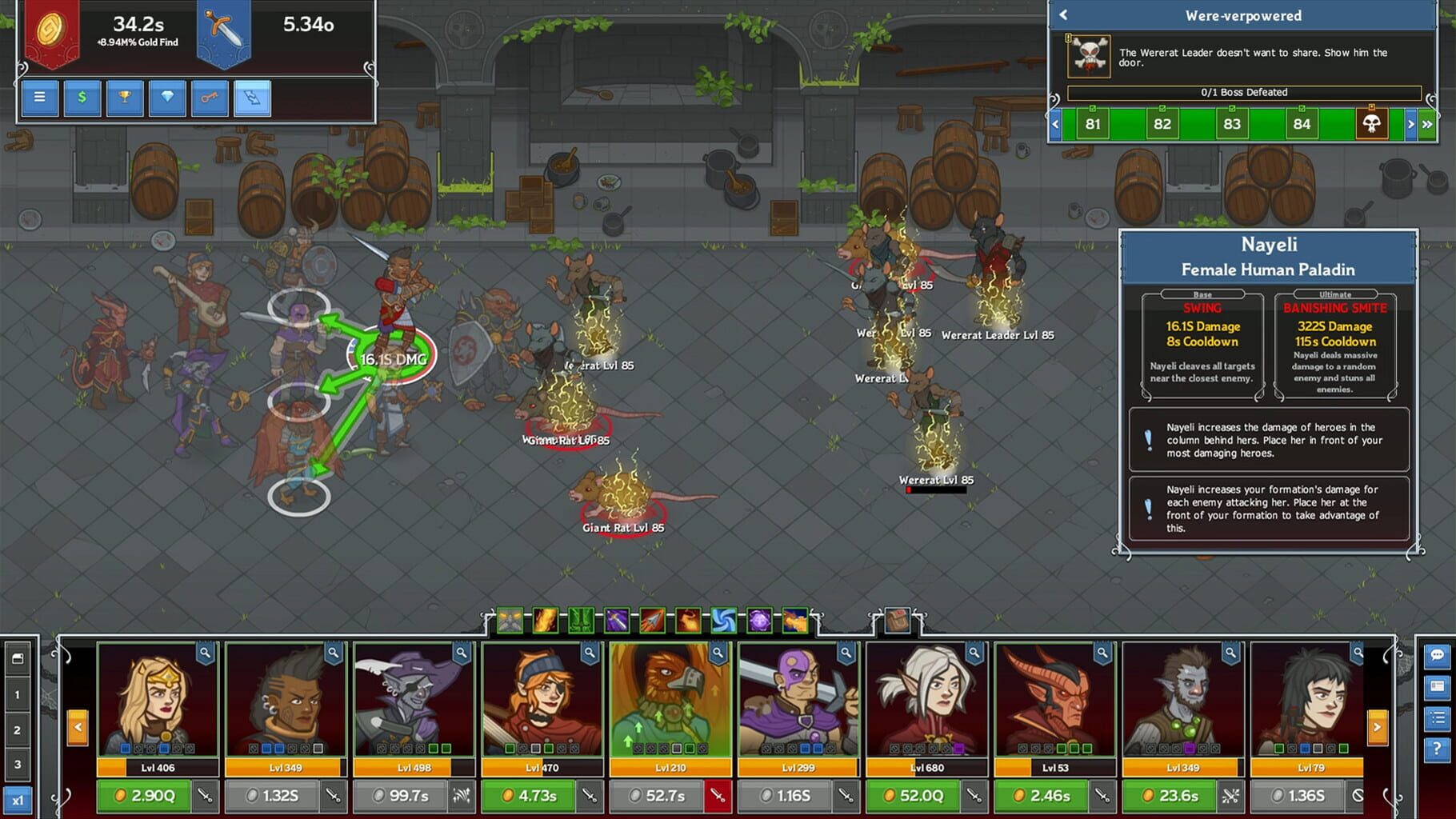Open the shop via the dollar sign icon
Image resolution: width=1456 pixels, height=819 pixels.
point(82,98)
